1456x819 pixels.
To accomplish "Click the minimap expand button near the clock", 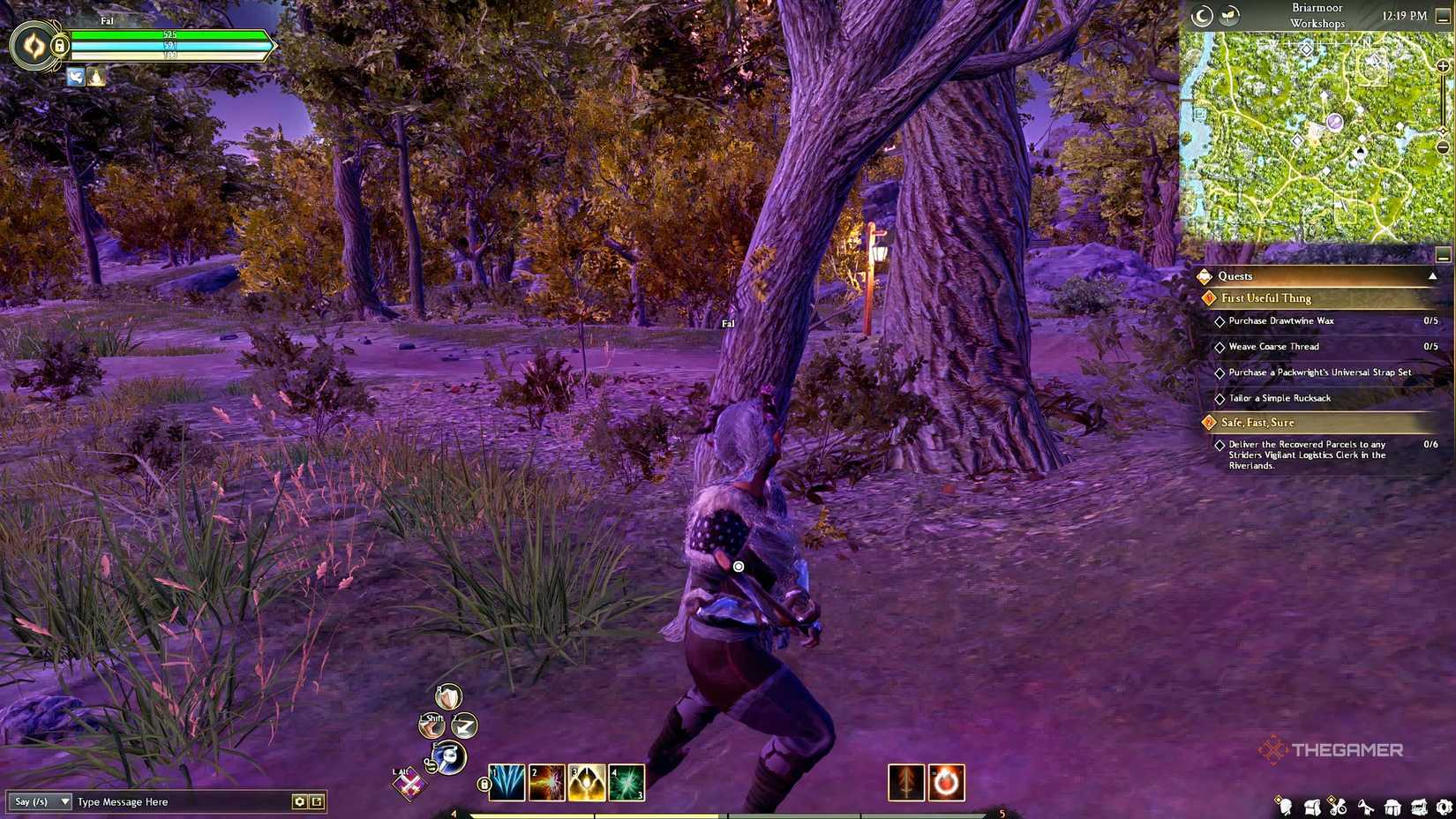I will (1444, 16).
